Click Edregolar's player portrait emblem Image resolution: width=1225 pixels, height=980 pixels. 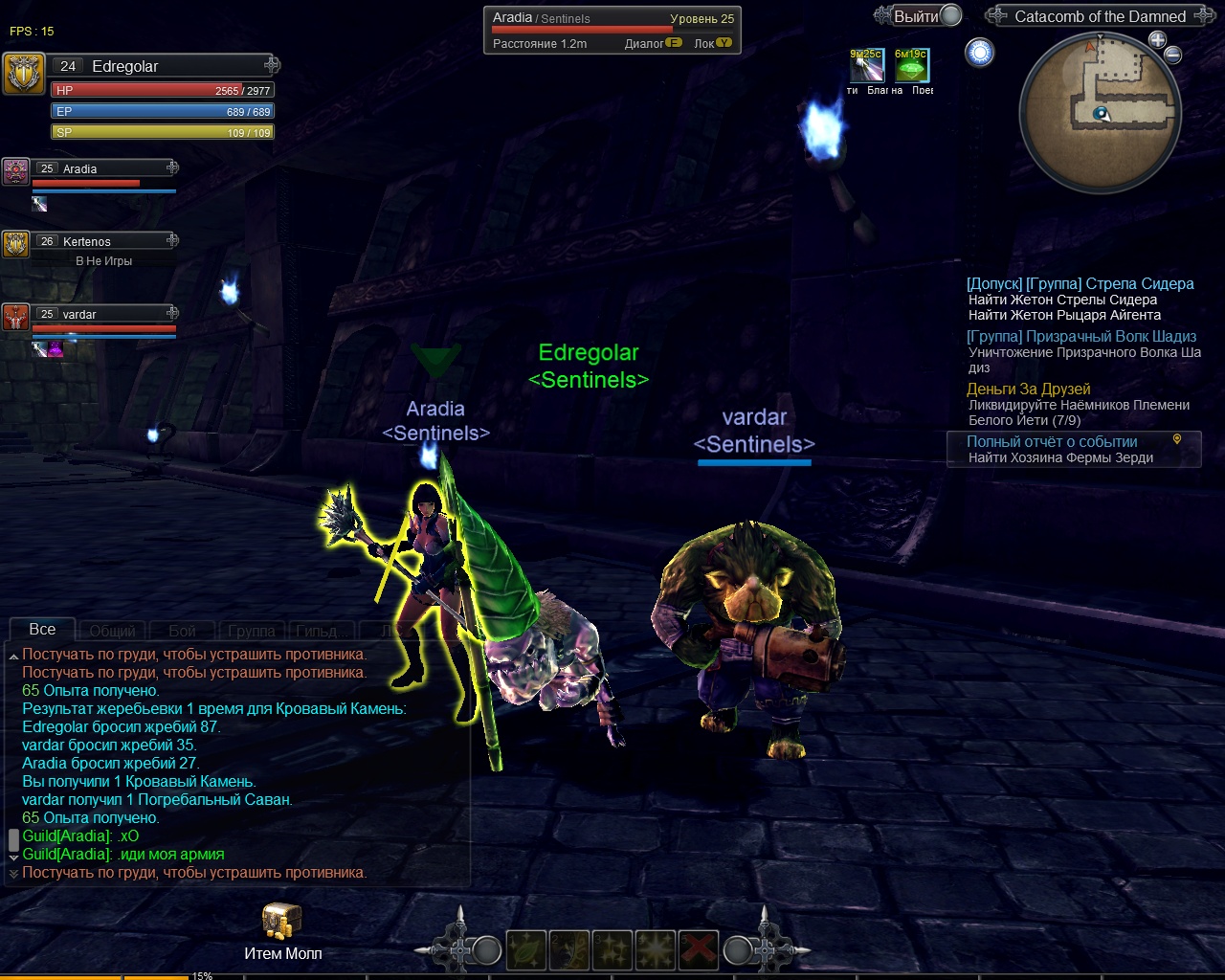[x=23, y=74]
